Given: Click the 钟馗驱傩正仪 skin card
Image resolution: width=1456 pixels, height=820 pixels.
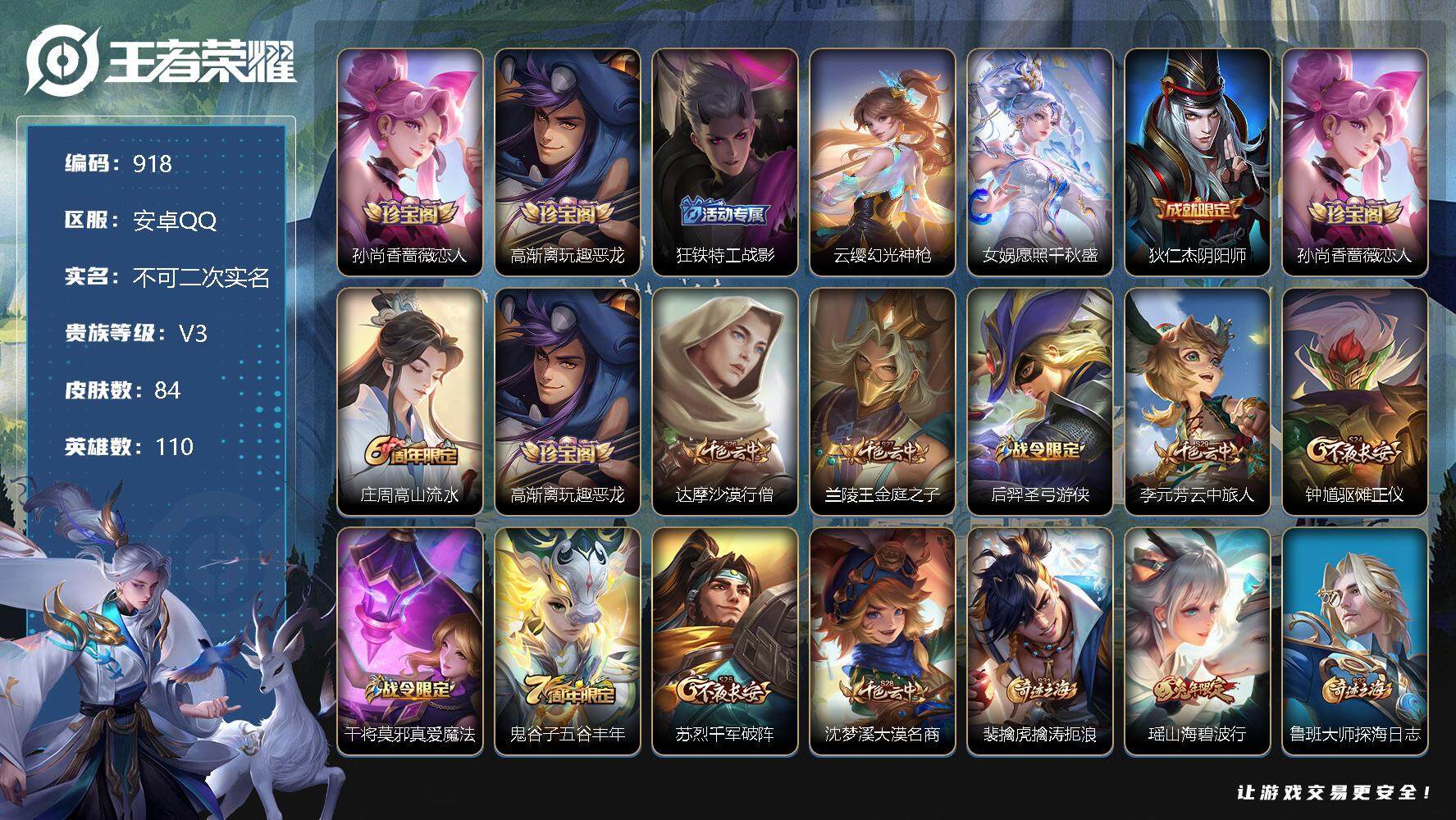Looking at the screenshot, I should click(1355, 401).
